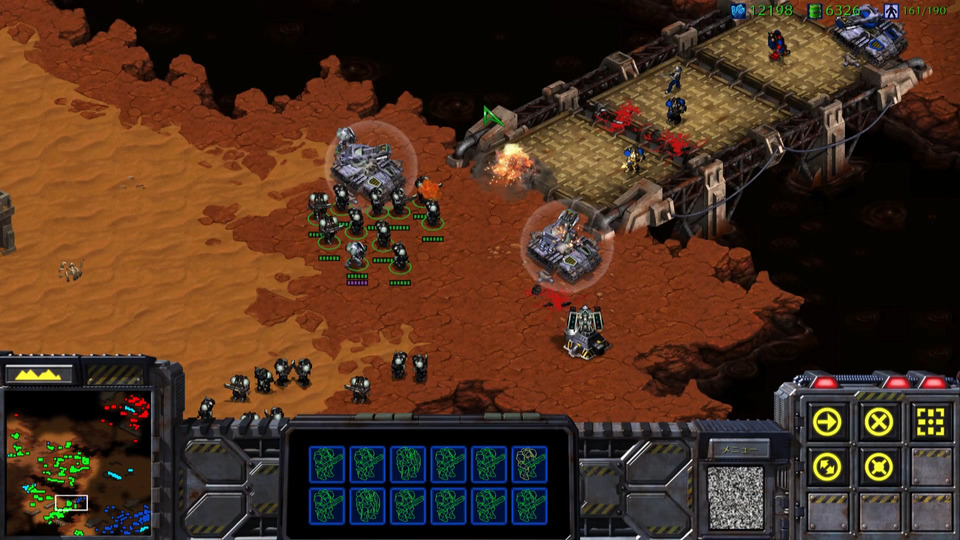Select the Attack command icon
This screenshot has width=960, height=540.
point(929,422)
